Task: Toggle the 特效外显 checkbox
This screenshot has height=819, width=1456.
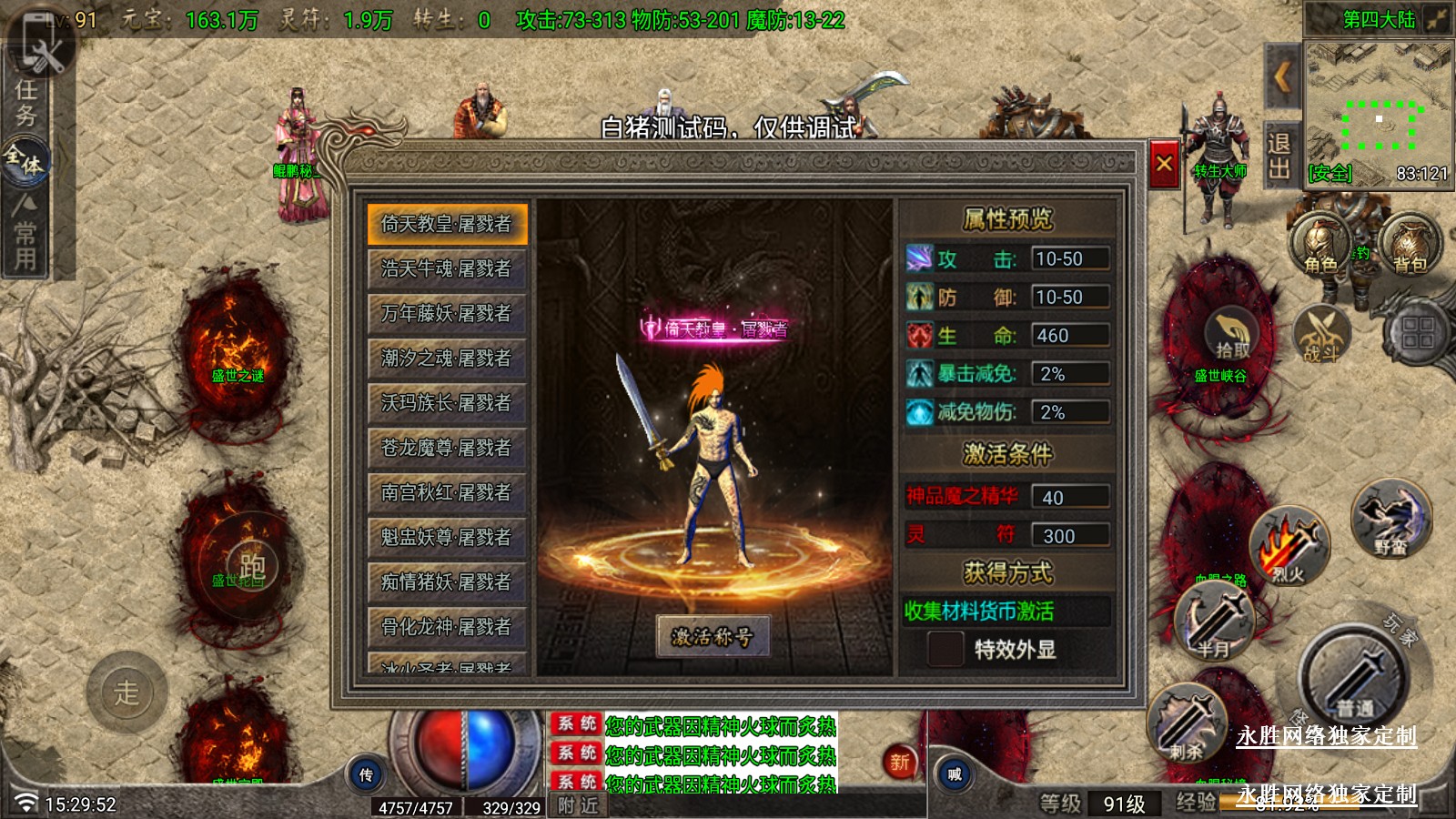Action: point(945,649)
